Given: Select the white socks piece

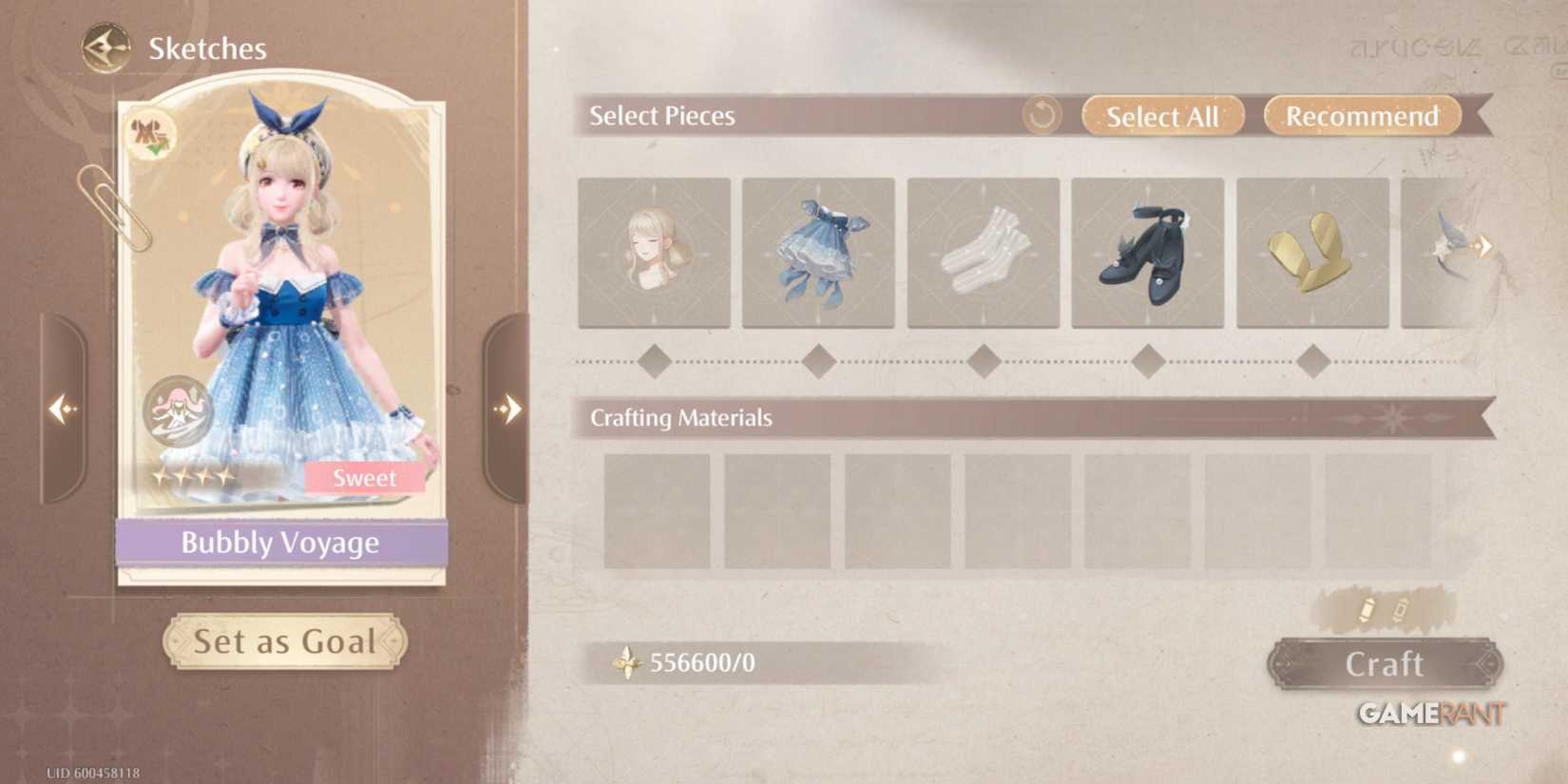Looking at the screenshot, I should pyautogui.click(x=984, y=252).
